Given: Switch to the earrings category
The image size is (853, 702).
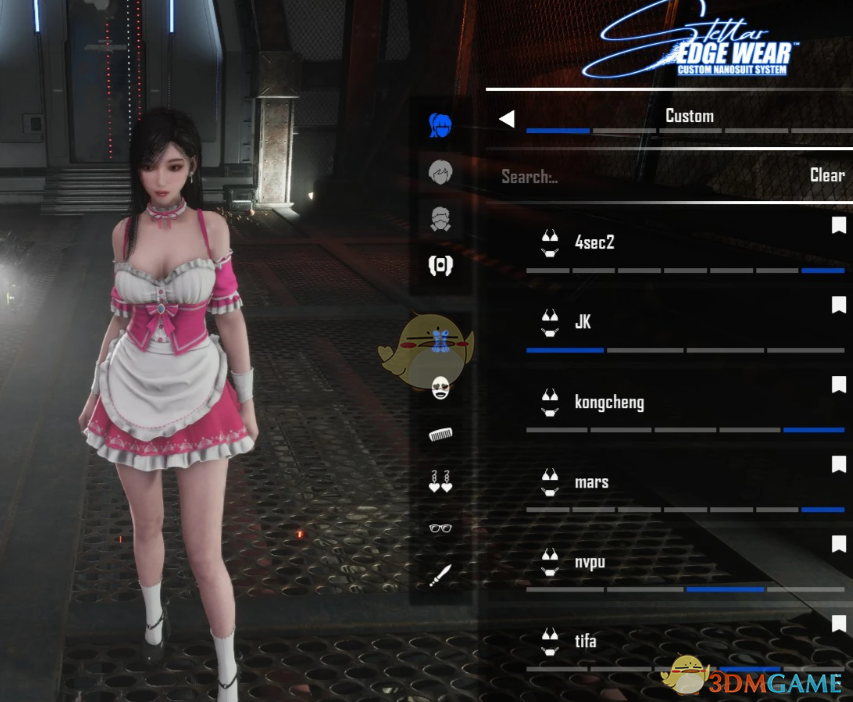Looking at the screenshot, I should point(440,481).
